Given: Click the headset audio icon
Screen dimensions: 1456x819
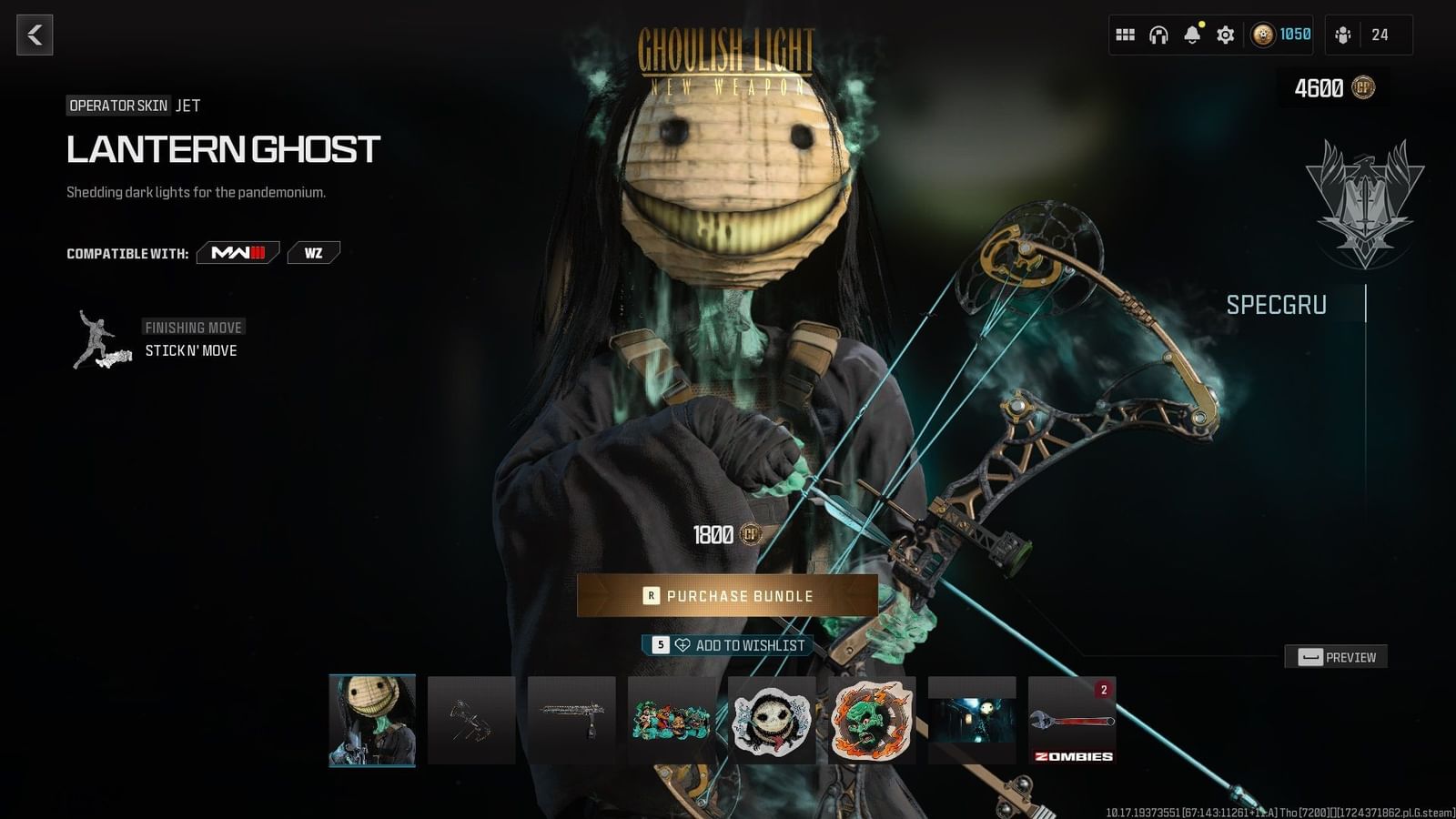Looking at the screenshot, I should click(x=1158, y=34).
